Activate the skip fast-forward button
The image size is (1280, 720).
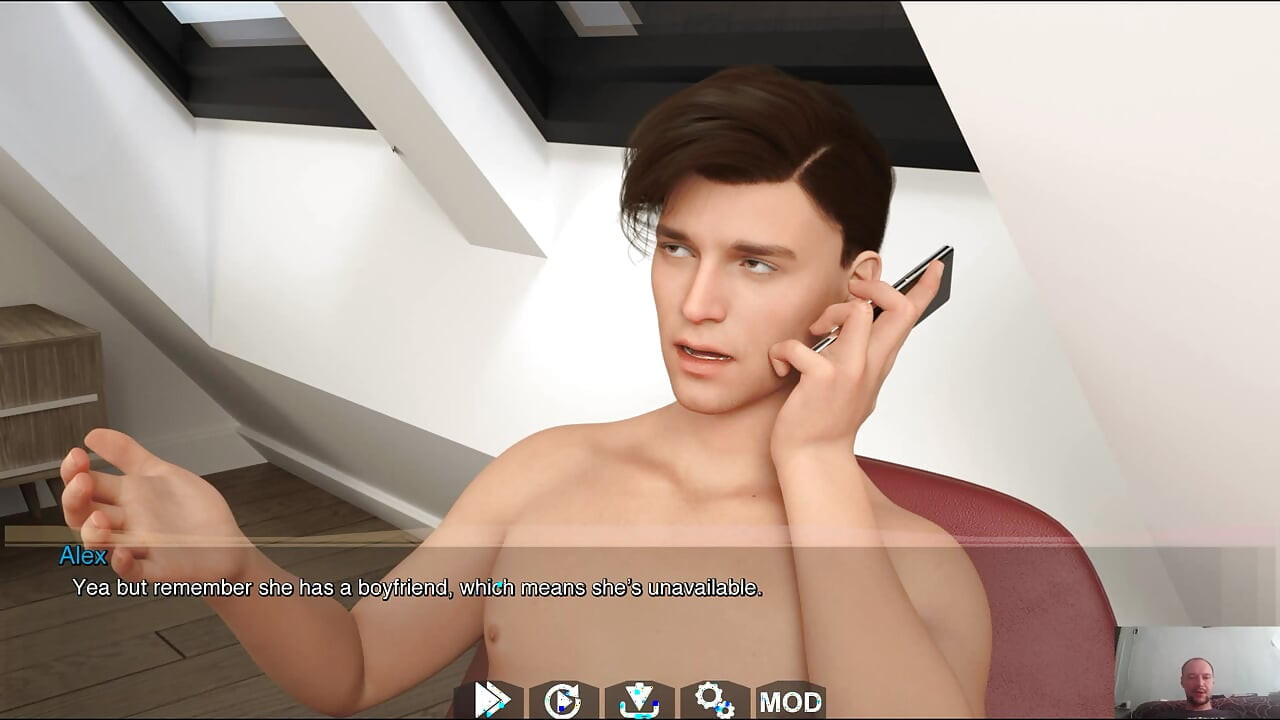coord(490,699)
